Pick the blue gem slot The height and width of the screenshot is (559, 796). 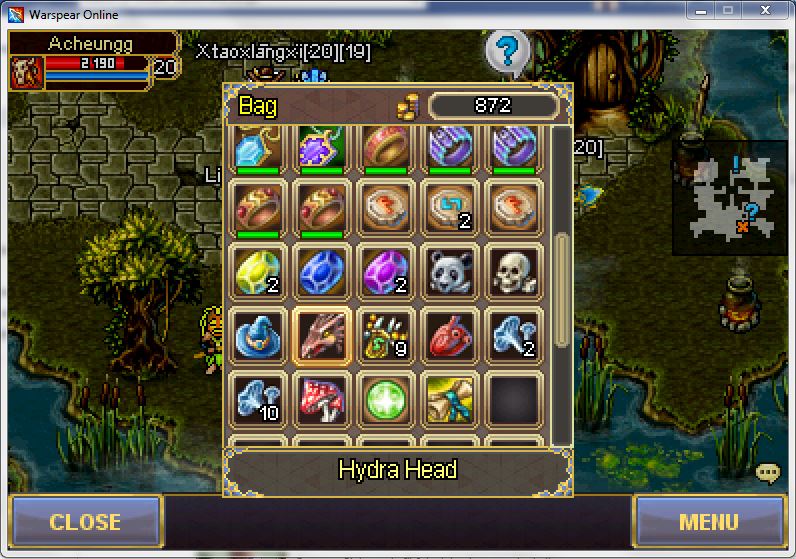[322, 272]
